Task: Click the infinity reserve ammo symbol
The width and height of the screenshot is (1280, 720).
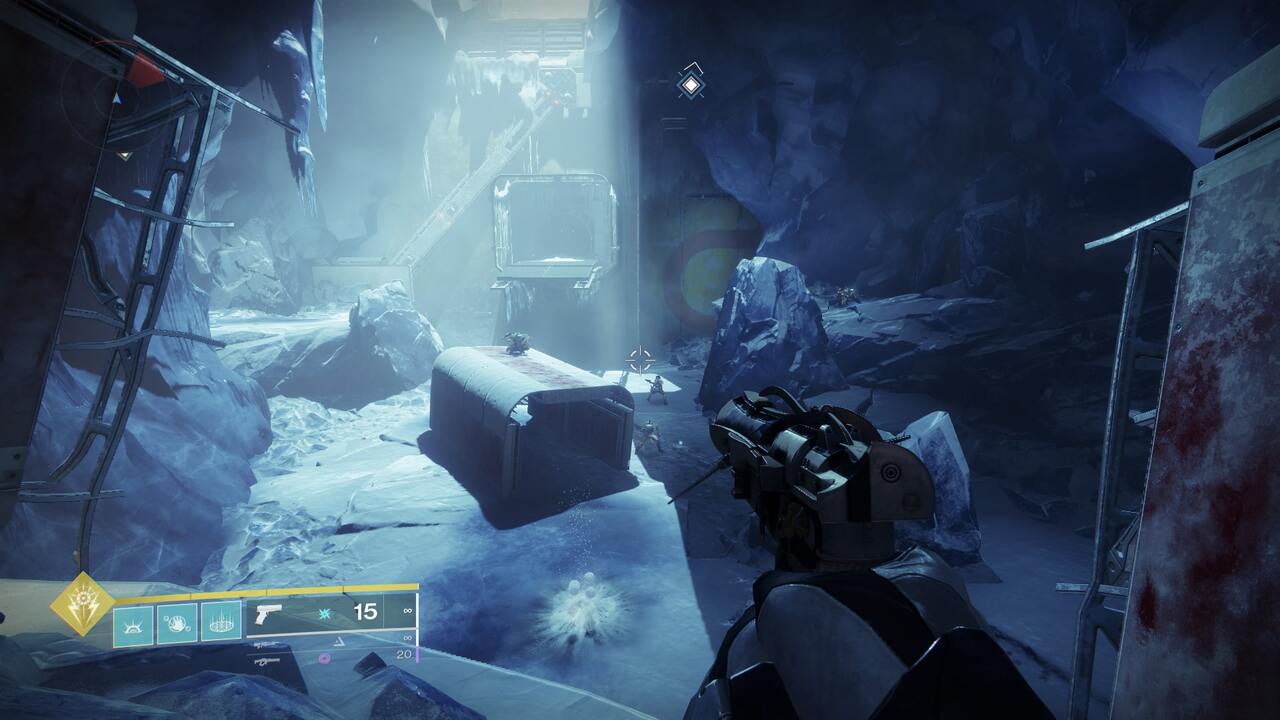Action: (407, 611)
